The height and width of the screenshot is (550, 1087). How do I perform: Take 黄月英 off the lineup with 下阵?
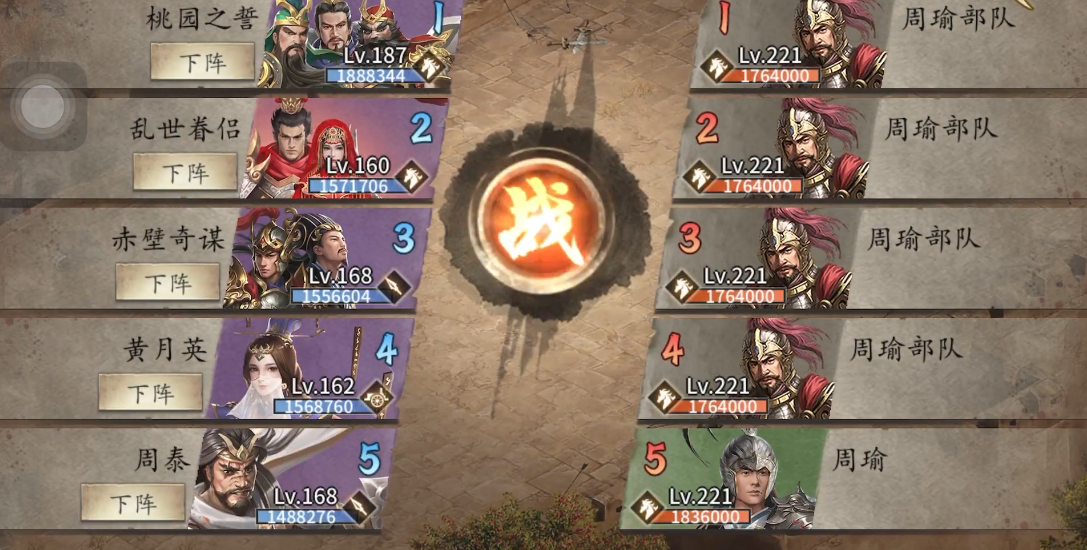pyautogui.click(x=150, y=392)
